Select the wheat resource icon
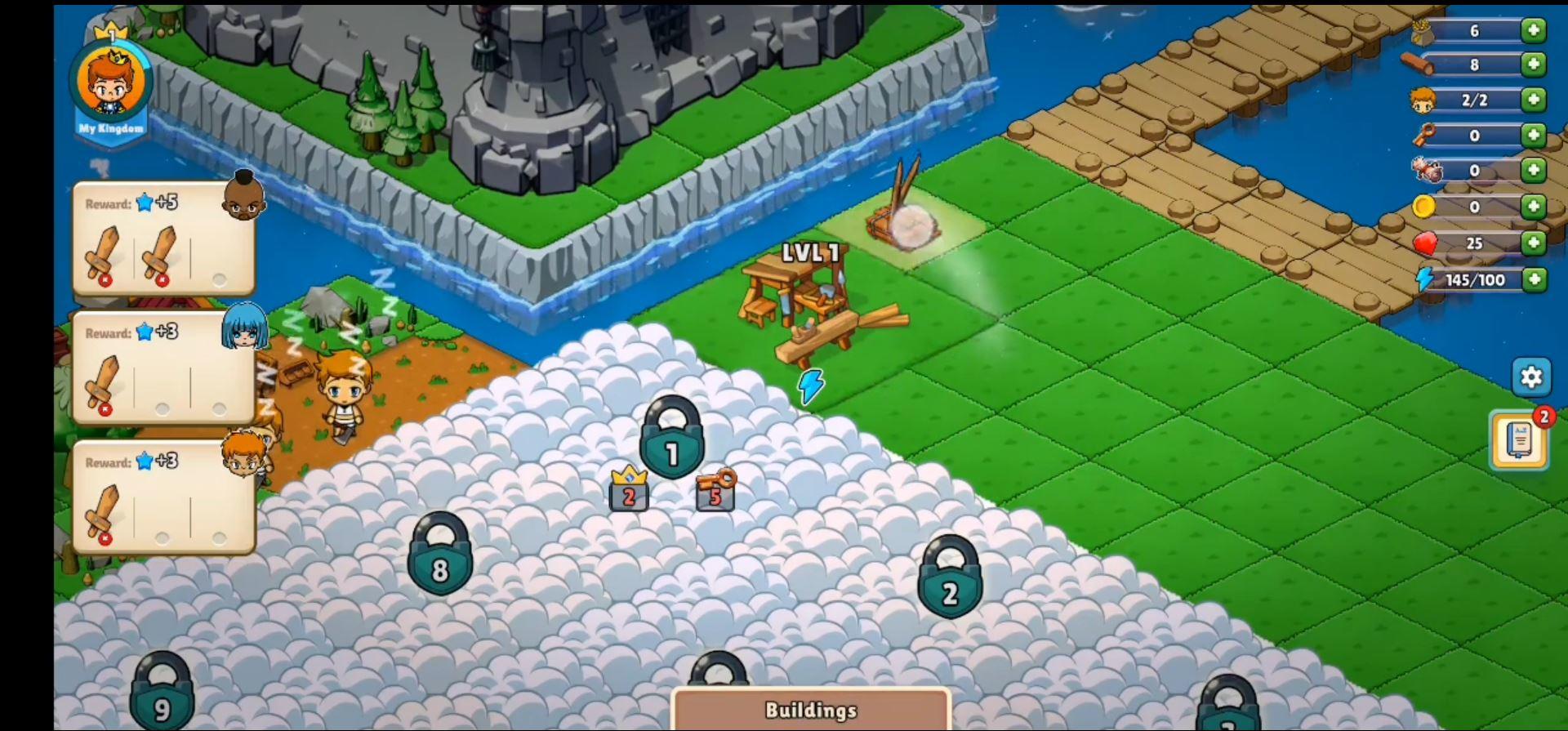Screen dimensions: 1568x731 pyautogui.click(x=1423, y=31)
